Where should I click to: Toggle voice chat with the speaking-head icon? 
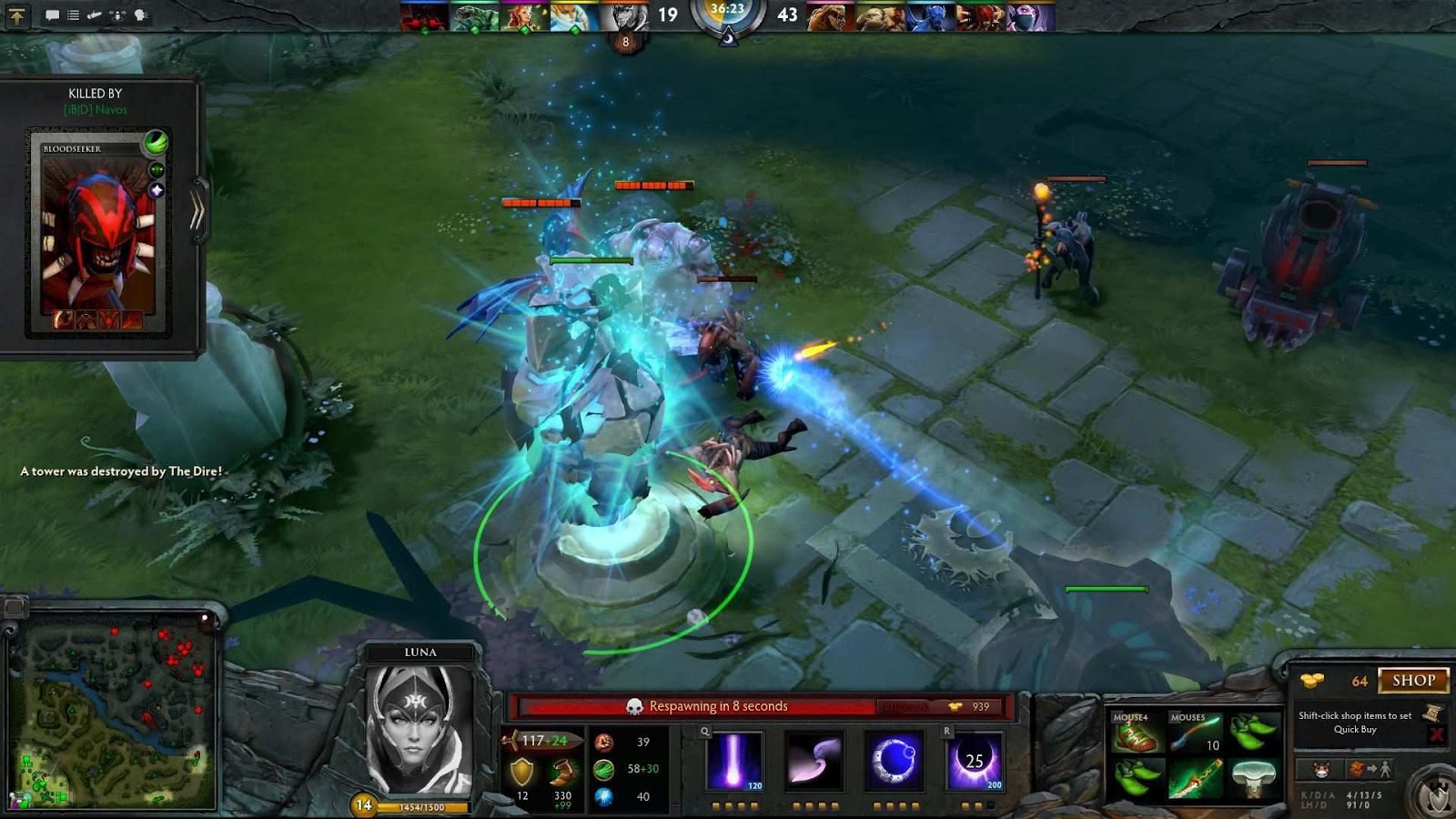point(142,15)
